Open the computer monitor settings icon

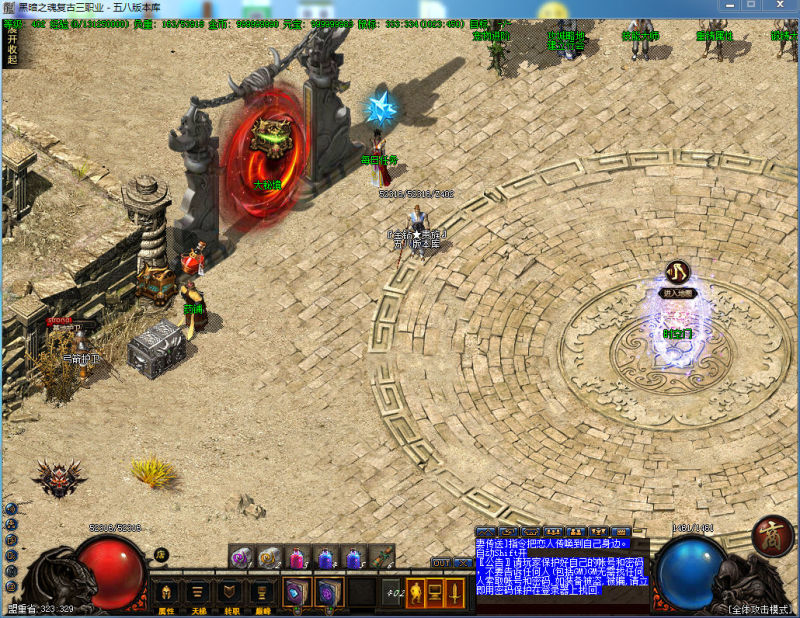[x=435, y=592]
